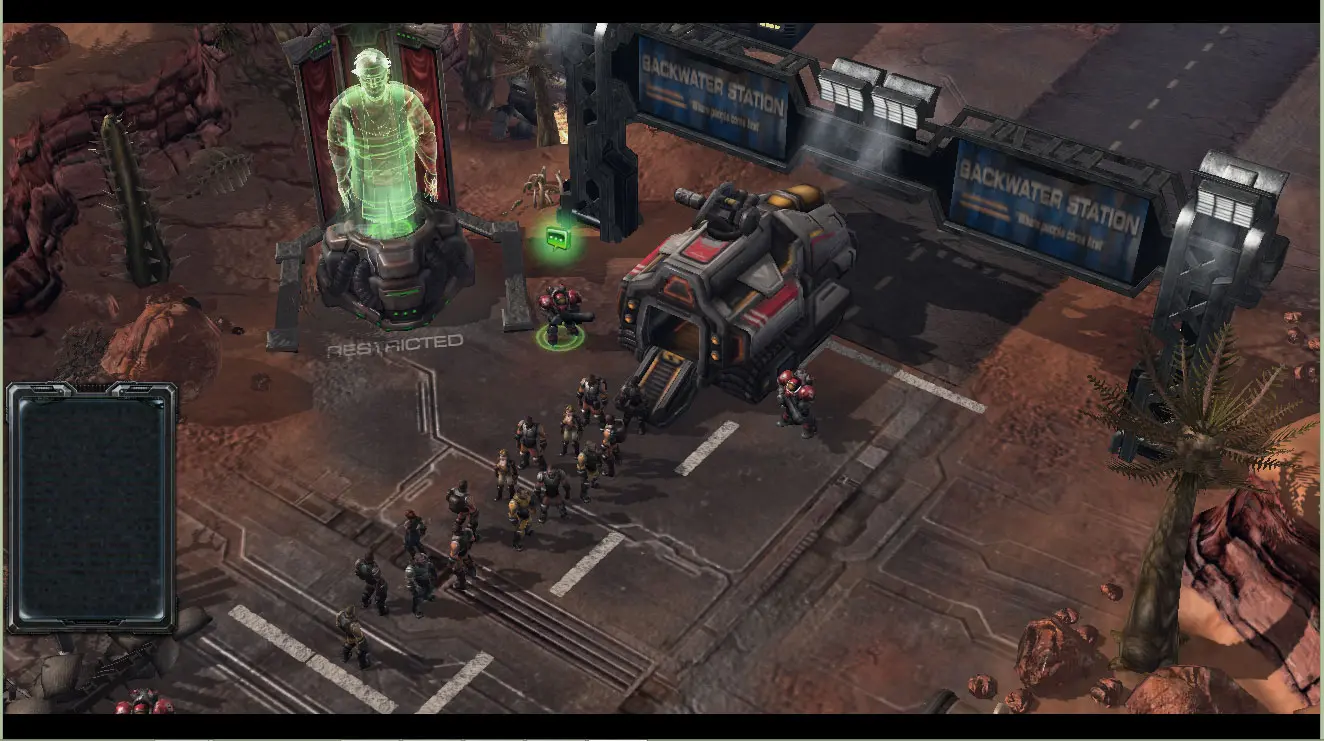This screenshot has height=741, width=1324.
Task: Select the marine with the green selection circle
Action: 560,315
